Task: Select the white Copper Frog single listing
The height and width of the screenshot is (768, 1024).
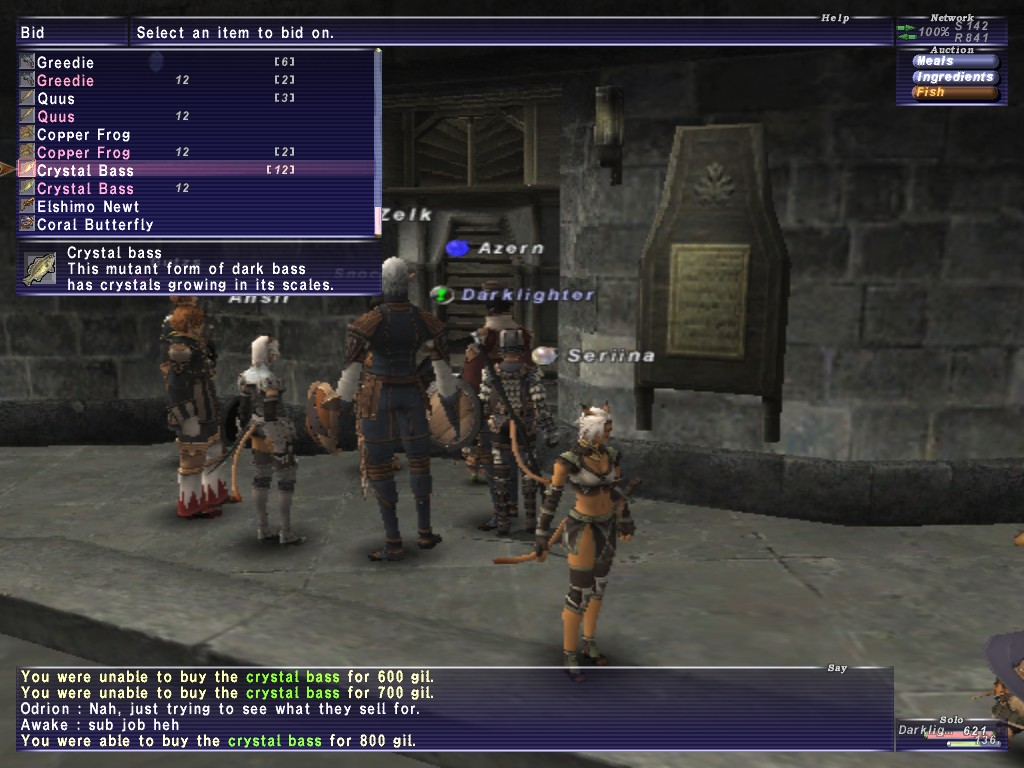Action: pyautogui.click(x=84, y=135)
